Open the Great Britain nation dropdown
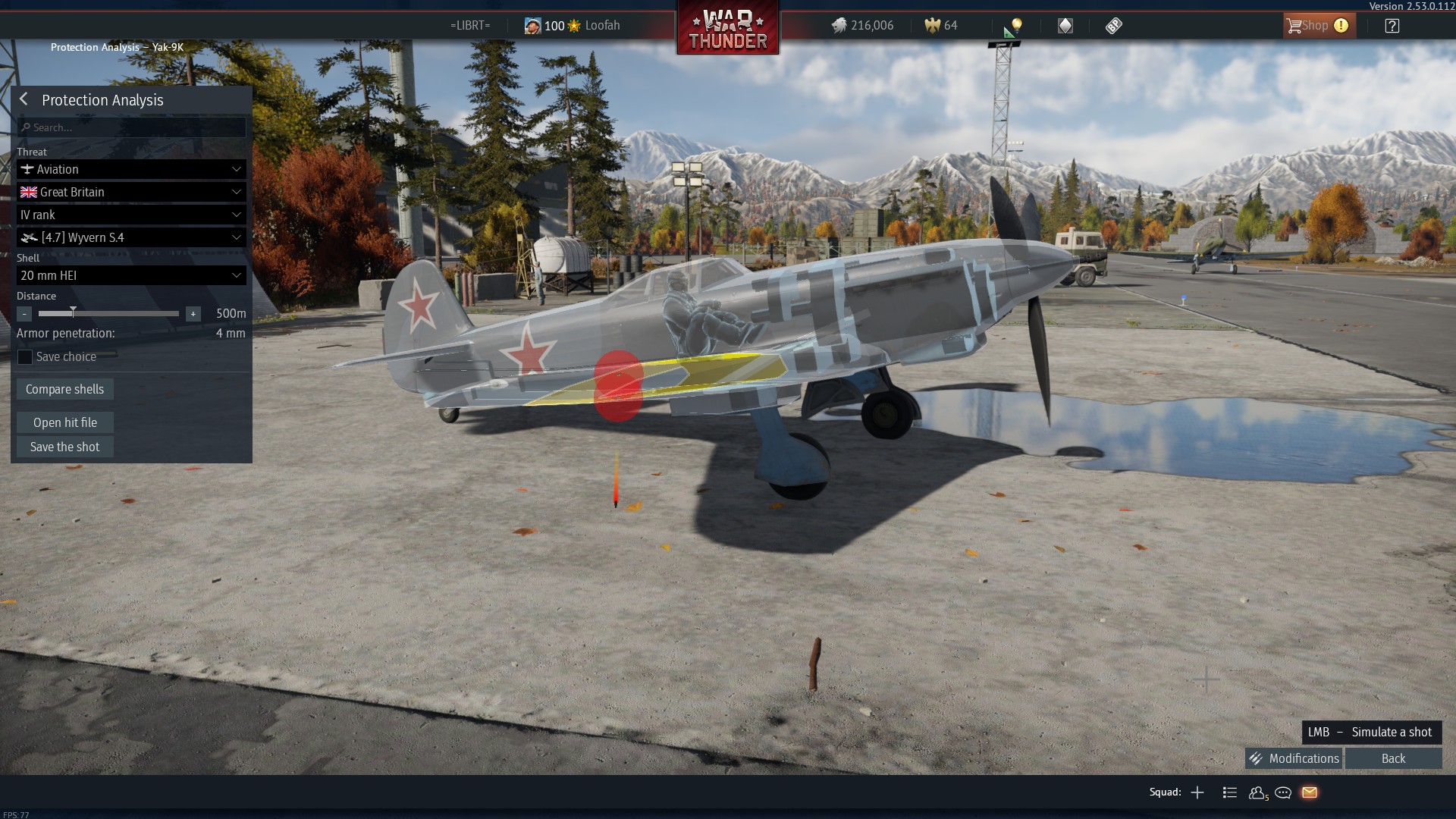 [131, 192]
